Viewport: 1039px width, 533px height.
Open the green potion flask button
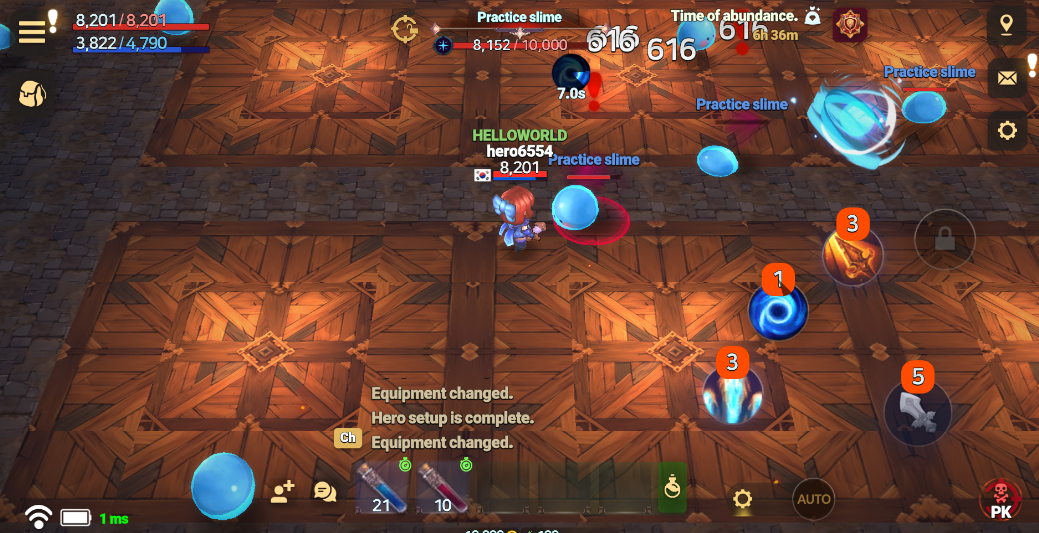coord(673,487)
